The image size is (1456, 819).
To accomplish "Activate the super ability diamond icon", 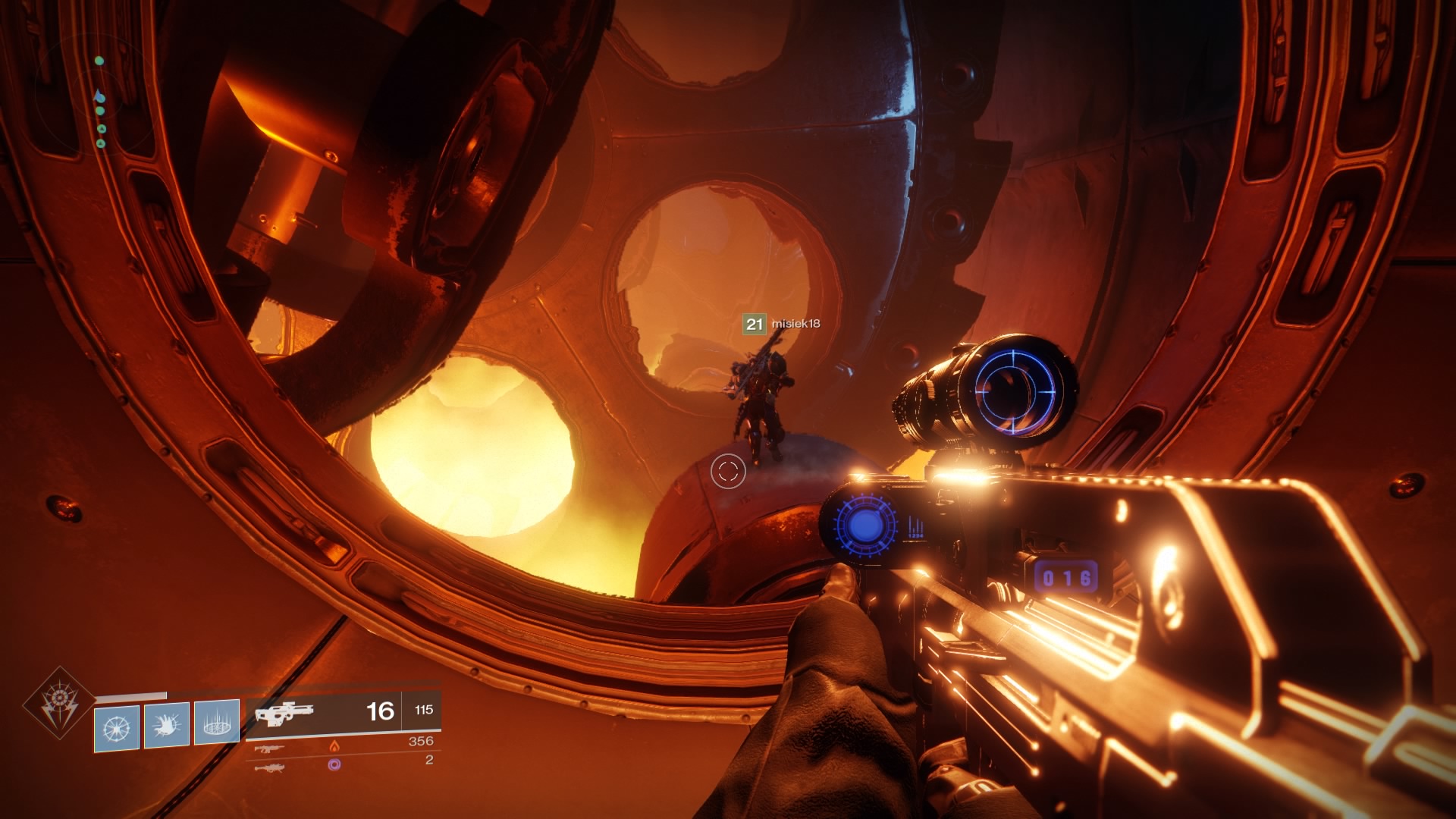I will [x=59, y=704].
